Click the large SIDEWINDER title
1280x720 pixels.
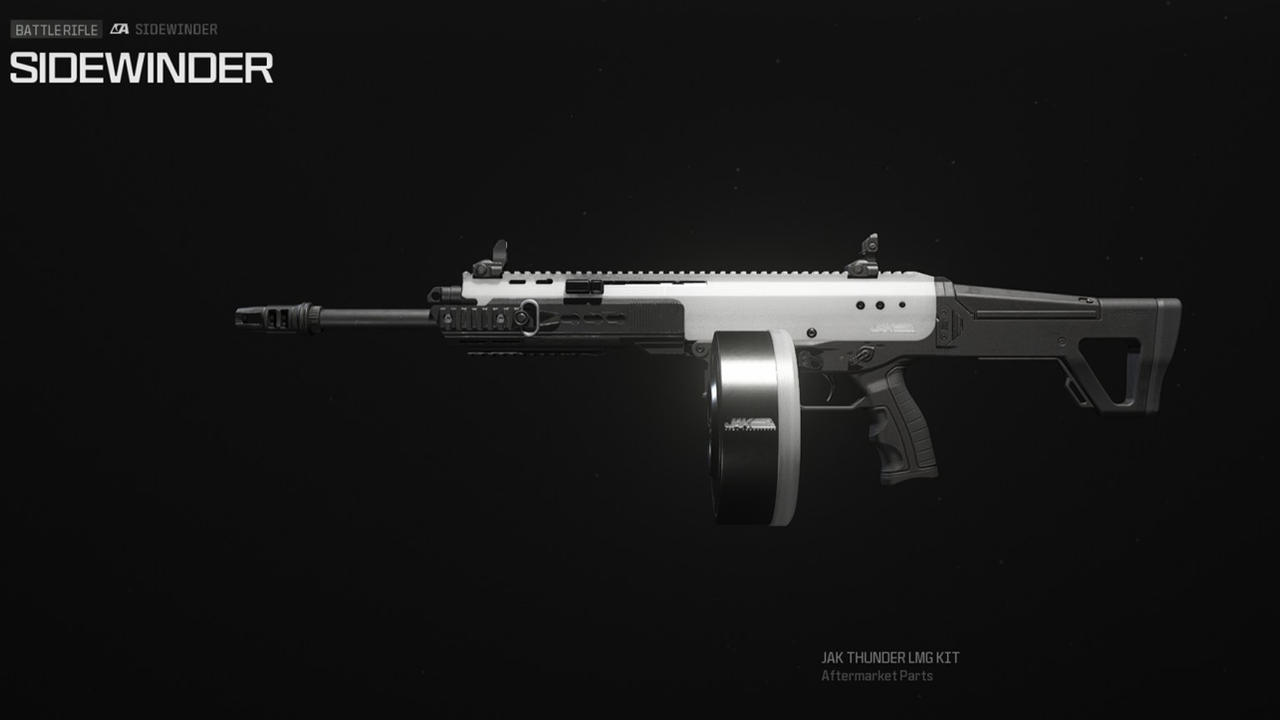click(140, 69)
